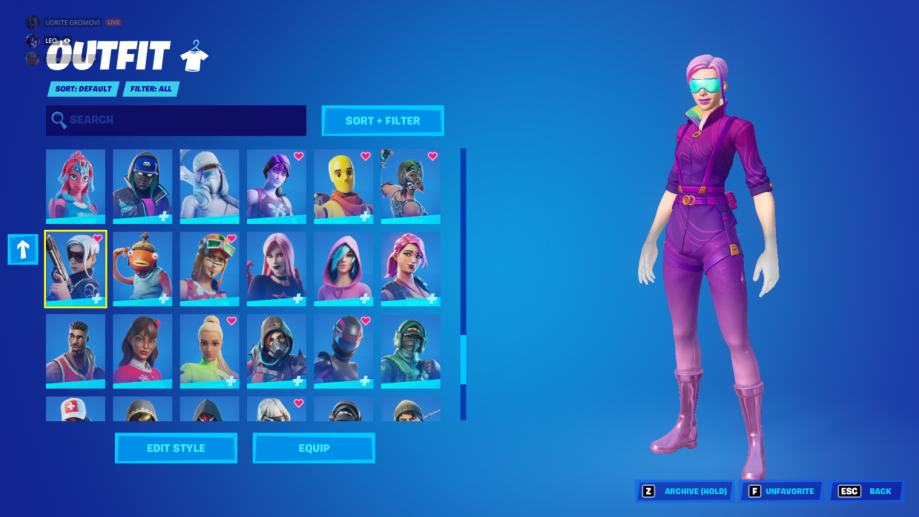Open Edit Style for the outfit

click(x=176, y=448)
